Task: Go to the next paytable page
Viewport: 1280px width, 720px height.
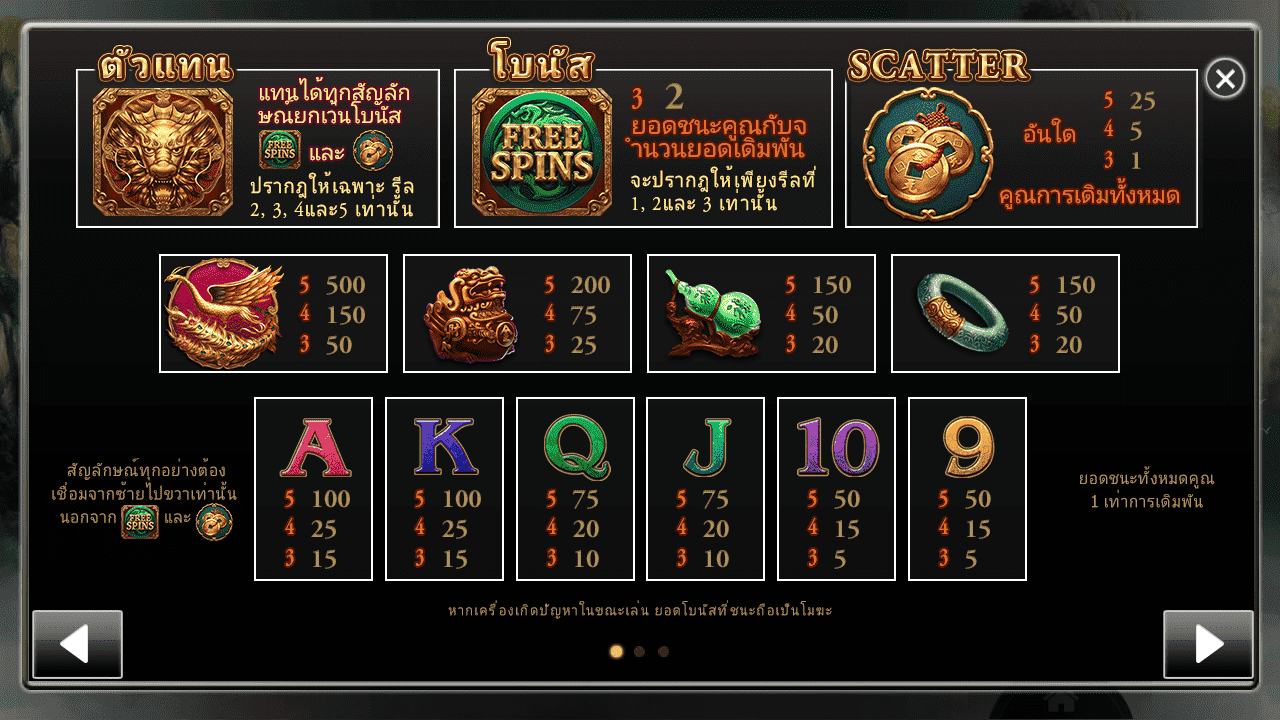Action: pyautogui.click(x=1208, y=644)
